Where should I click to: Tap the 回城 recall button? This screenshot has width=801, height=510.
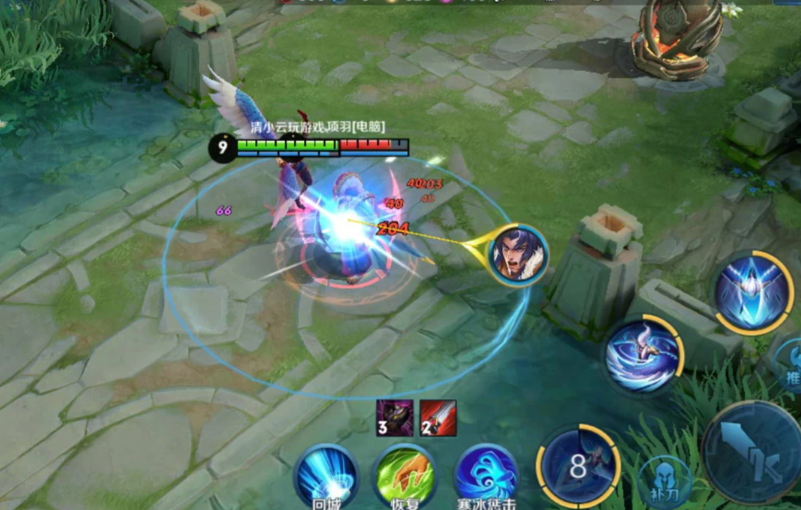326,473
